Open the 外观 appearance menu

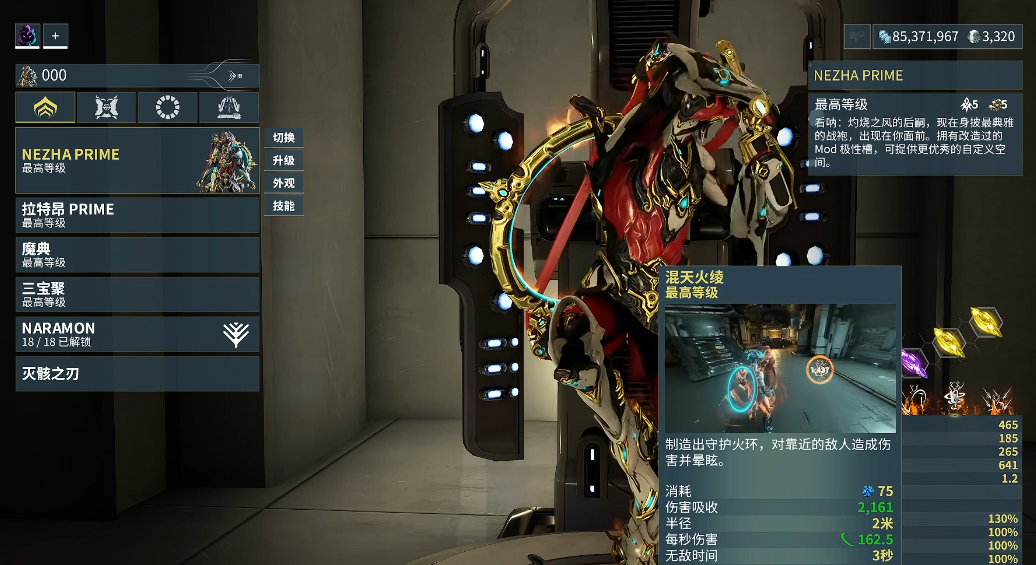tap(283, 184)
